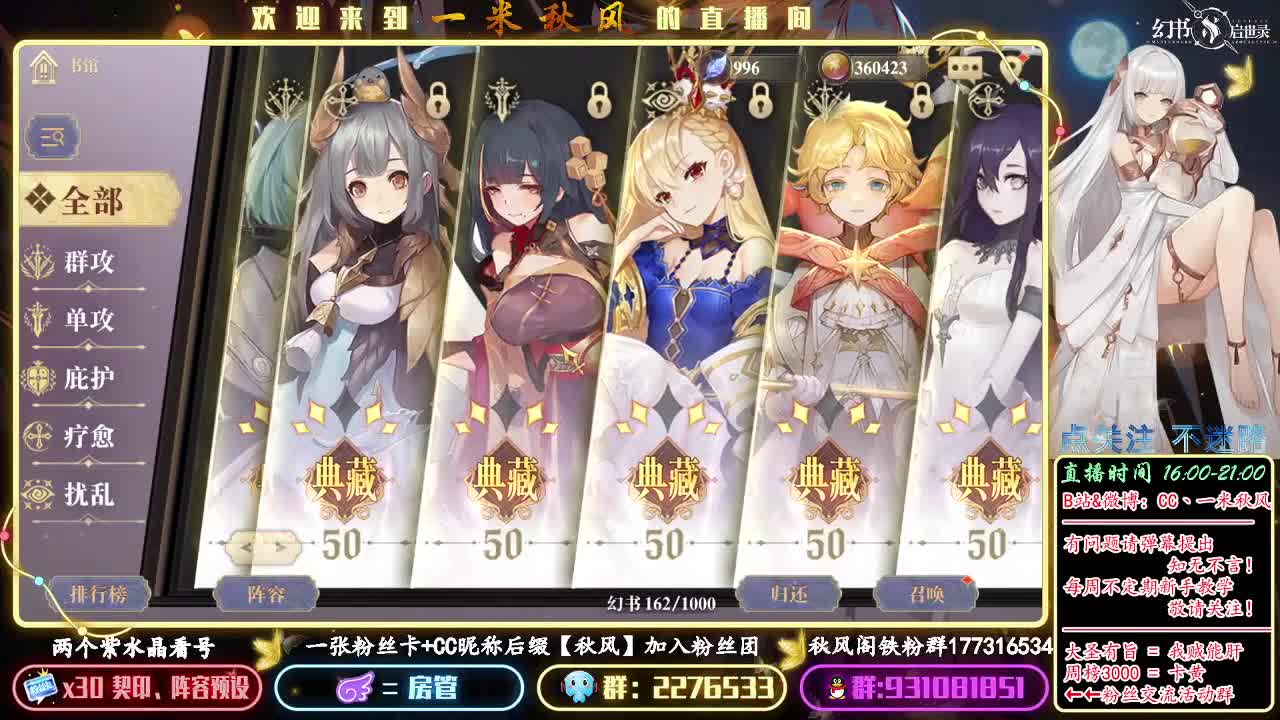Click the right arrow pager under the card
The image size is (1280, 720).
281,547
